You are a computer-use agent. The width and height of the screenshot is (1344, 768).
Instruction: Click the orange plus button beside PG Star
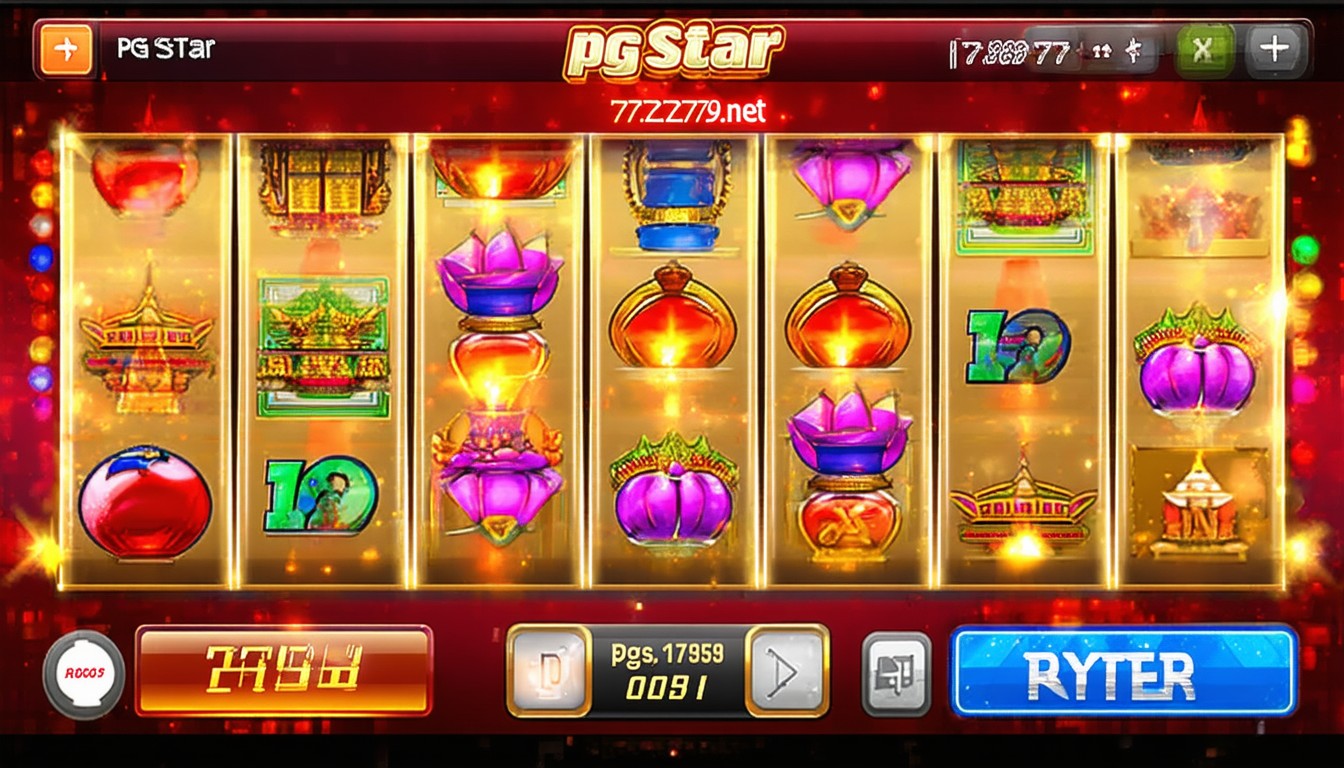pos(66,50)
